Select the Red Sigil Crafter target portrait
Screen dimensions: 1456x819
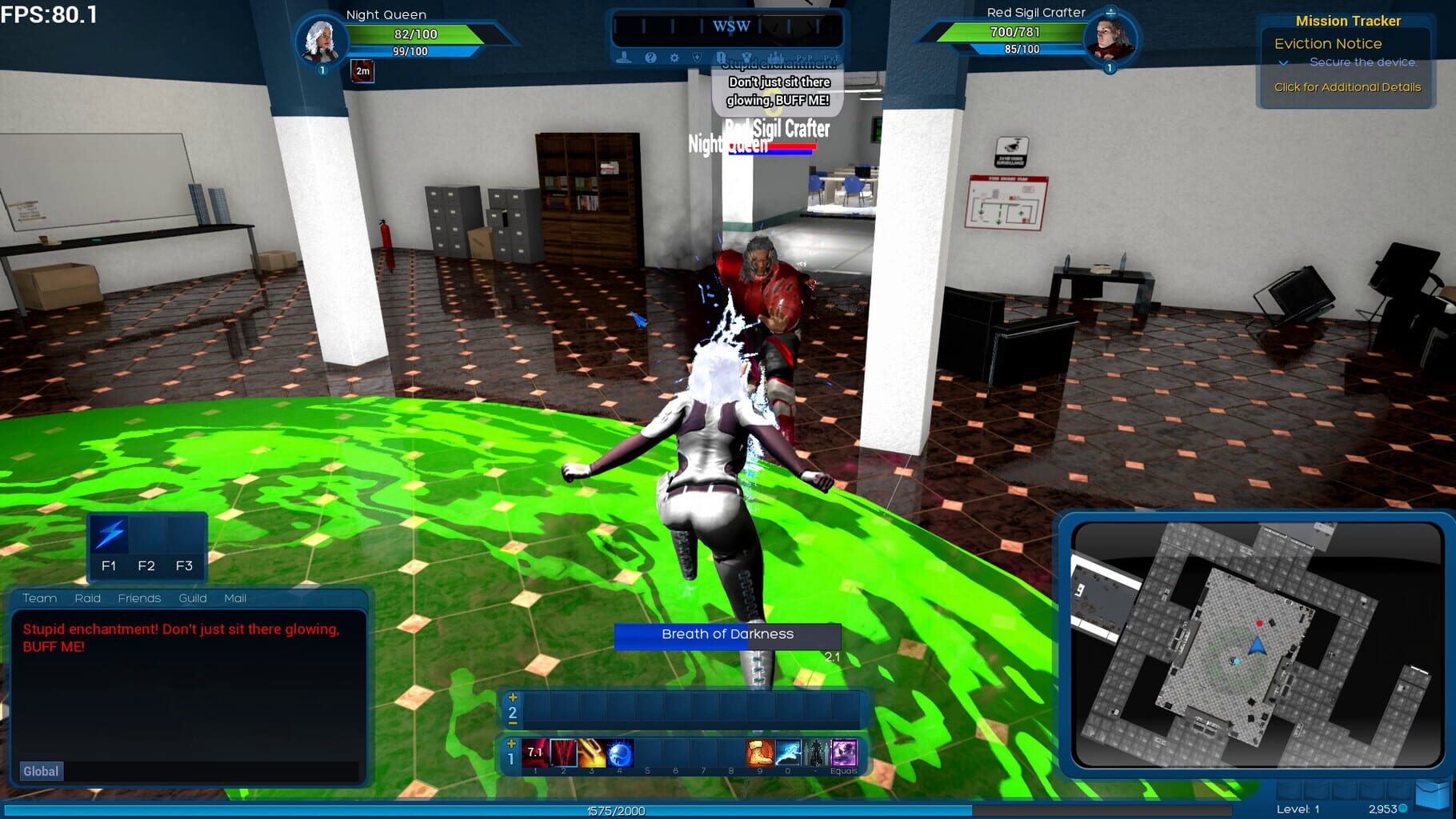point(1110,38)
